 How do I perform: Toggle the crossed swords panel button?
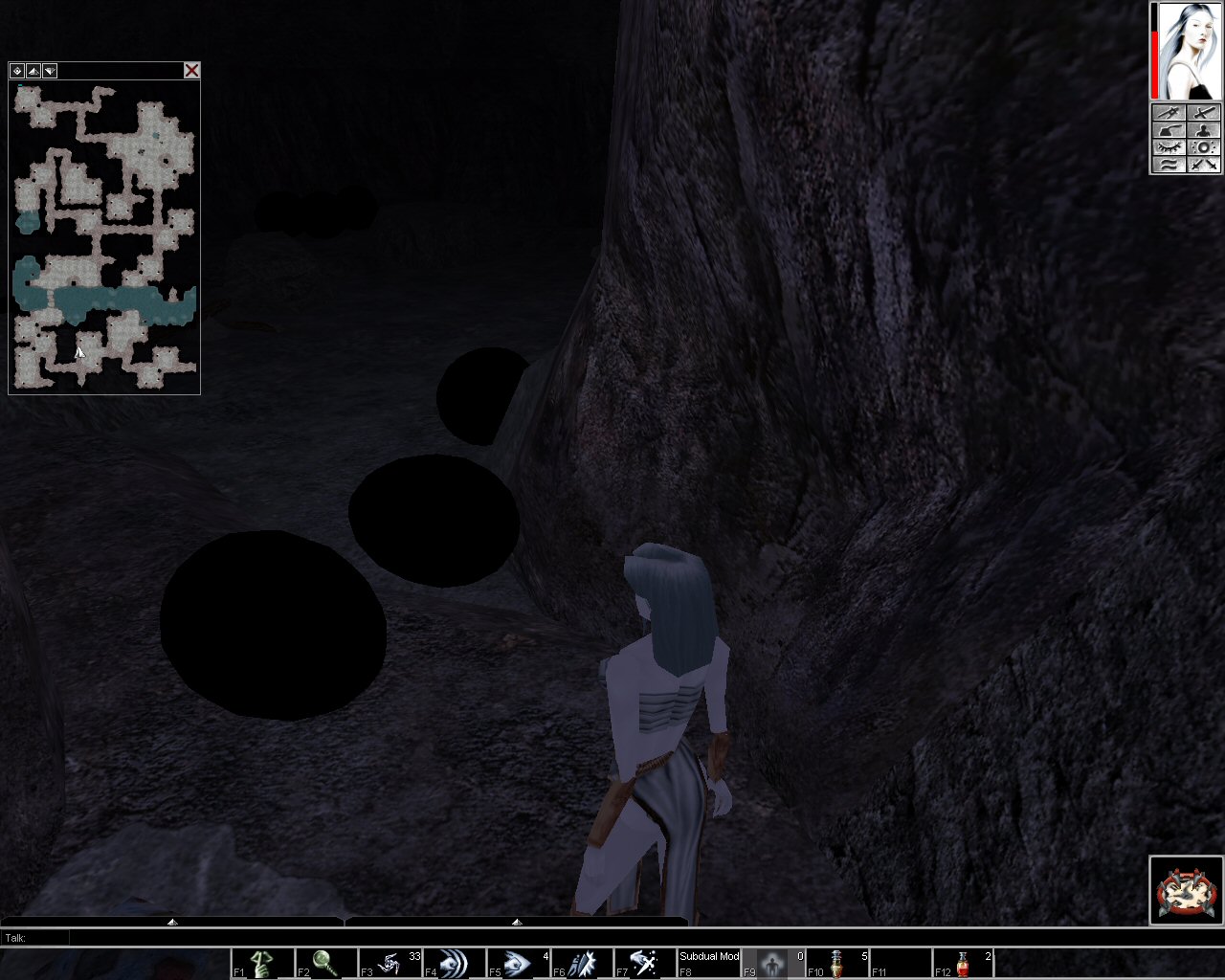(x=1204, y=165)
